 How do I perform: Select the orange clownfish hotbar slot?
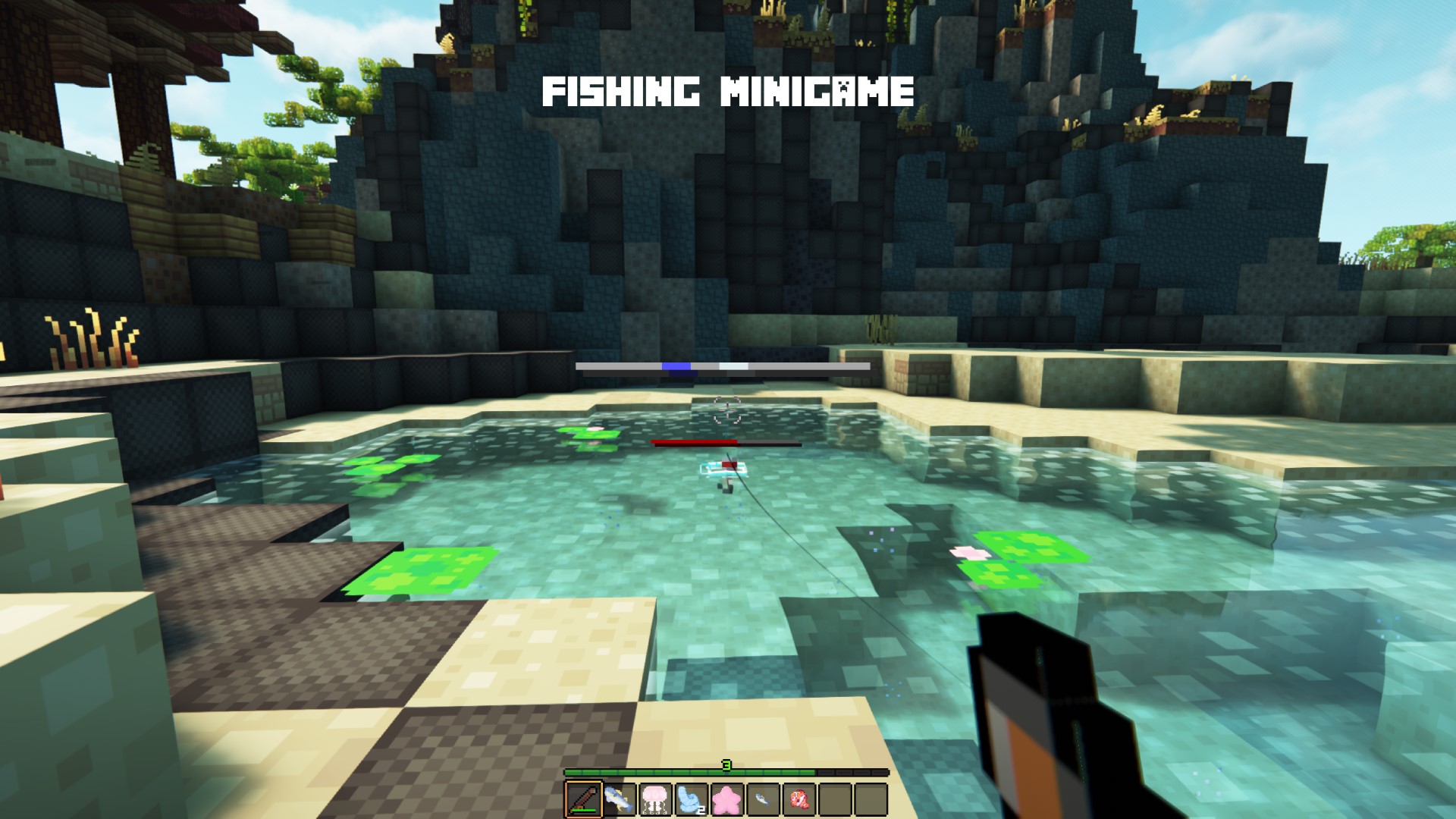click(799, 799)
